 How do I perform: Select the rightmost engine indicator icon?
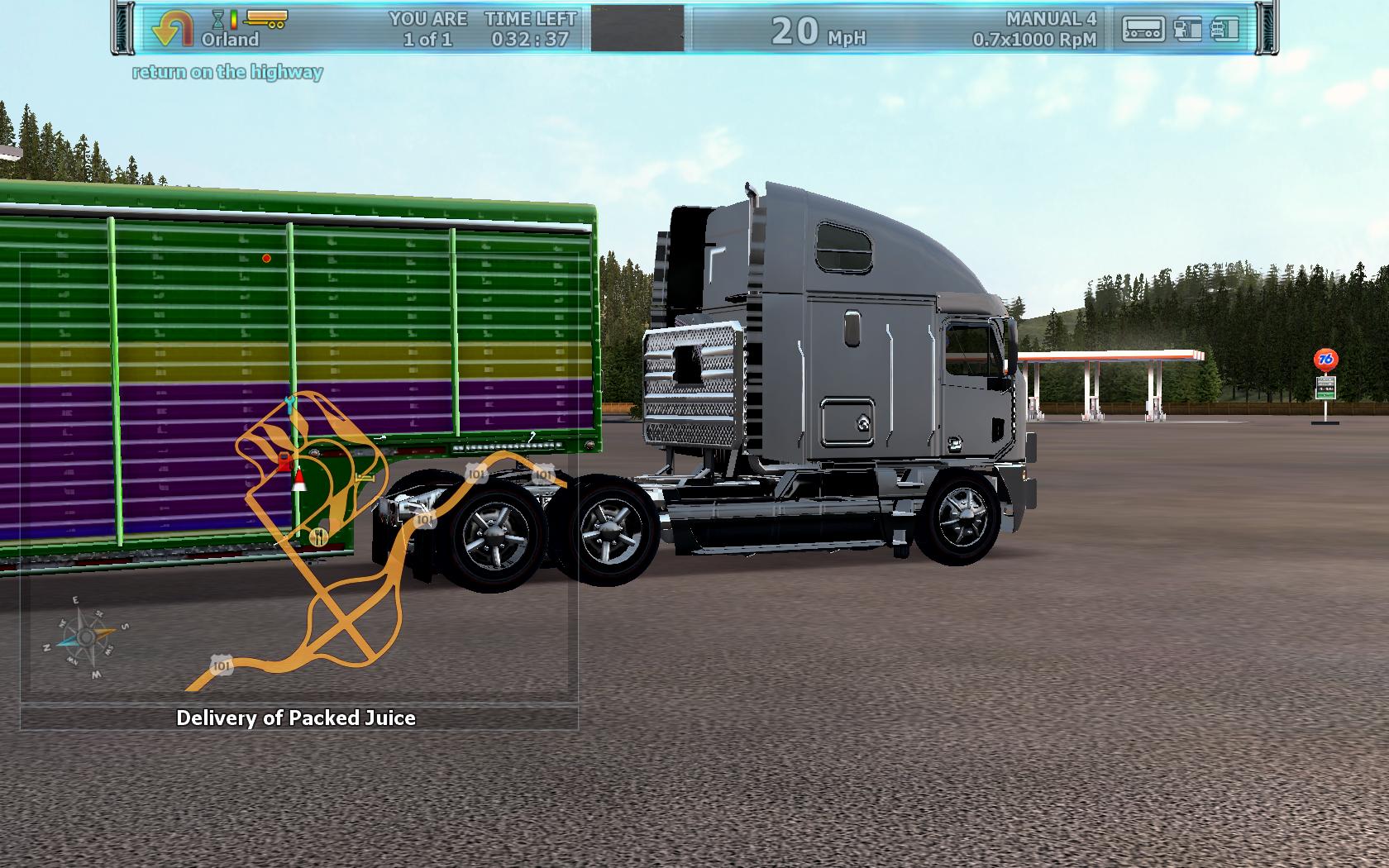[1224, 30]
